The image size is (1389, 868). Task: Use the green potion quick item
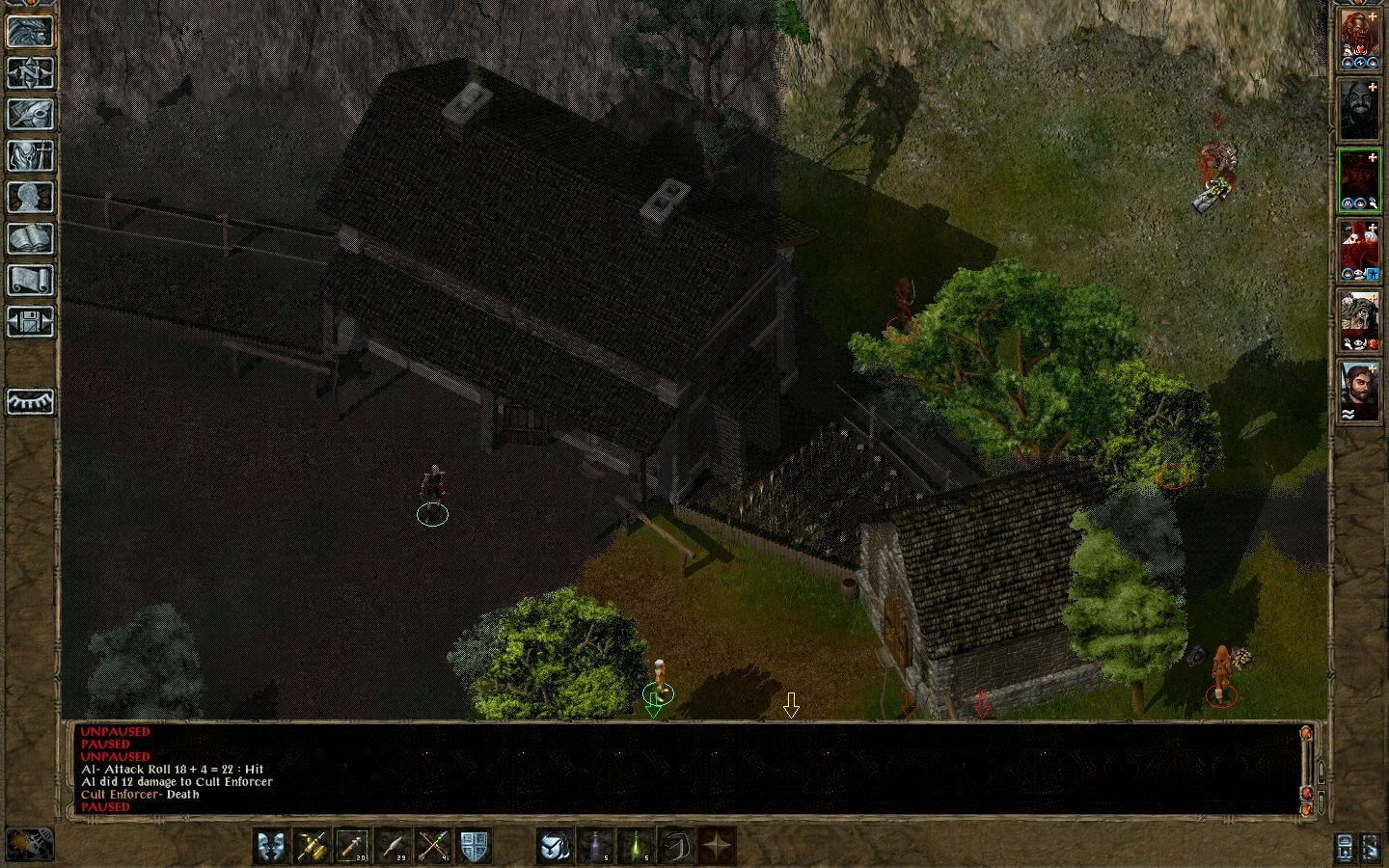635,846
